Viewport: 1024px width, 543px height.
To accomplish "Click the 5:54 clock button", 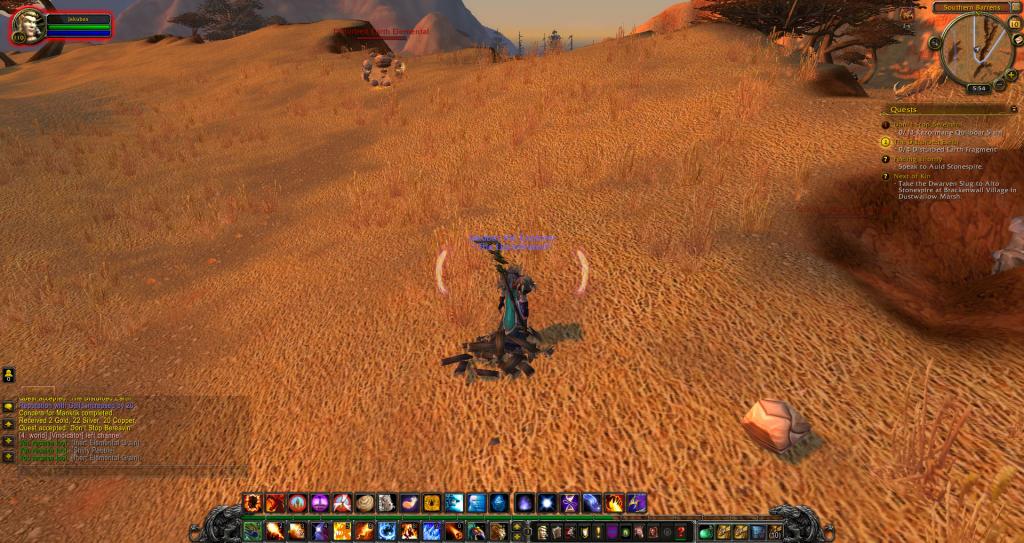I will click(977, 88).
